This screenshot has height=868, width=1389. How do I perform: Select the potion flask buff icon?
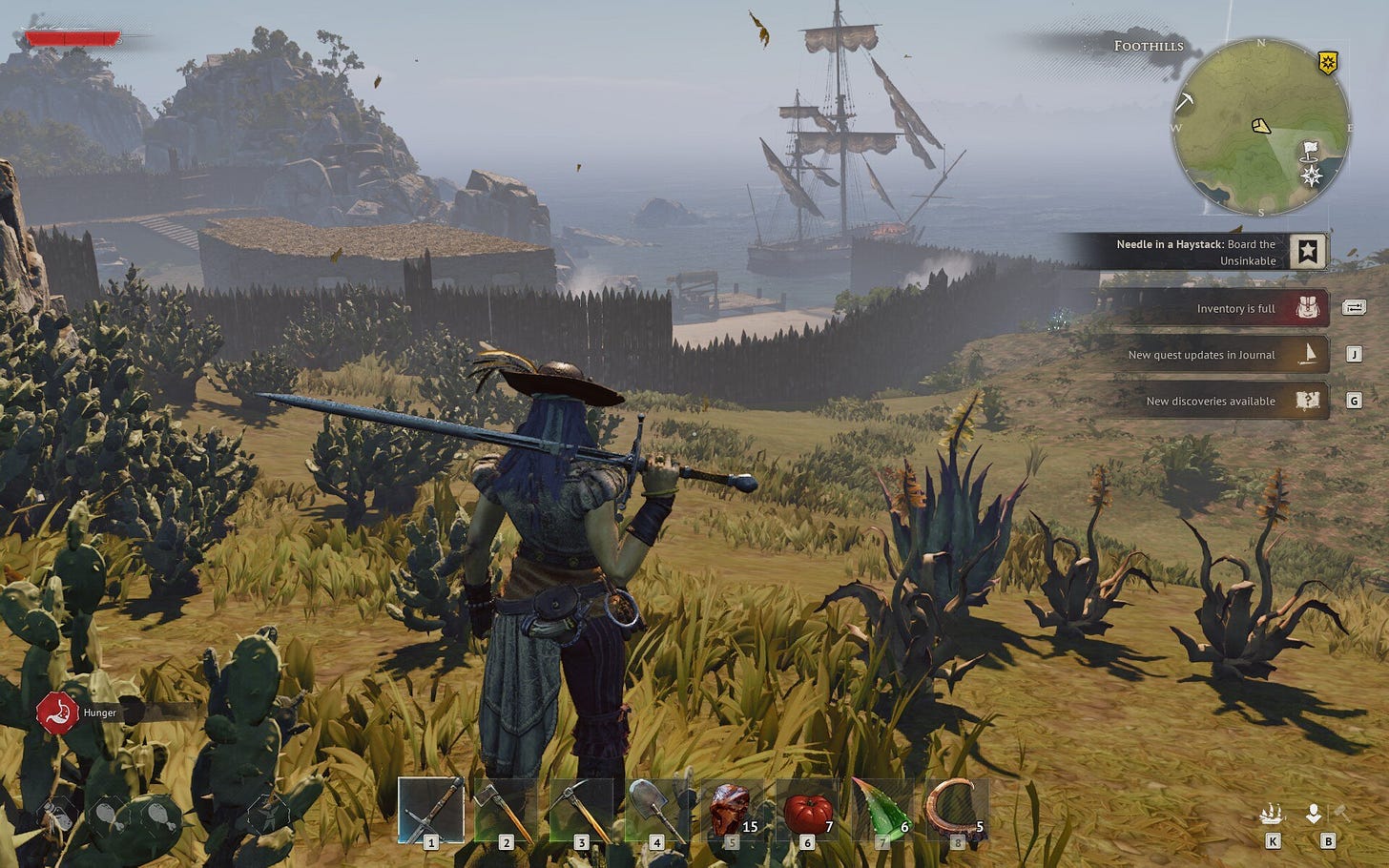pyautogui.click(x=59, y=814)
